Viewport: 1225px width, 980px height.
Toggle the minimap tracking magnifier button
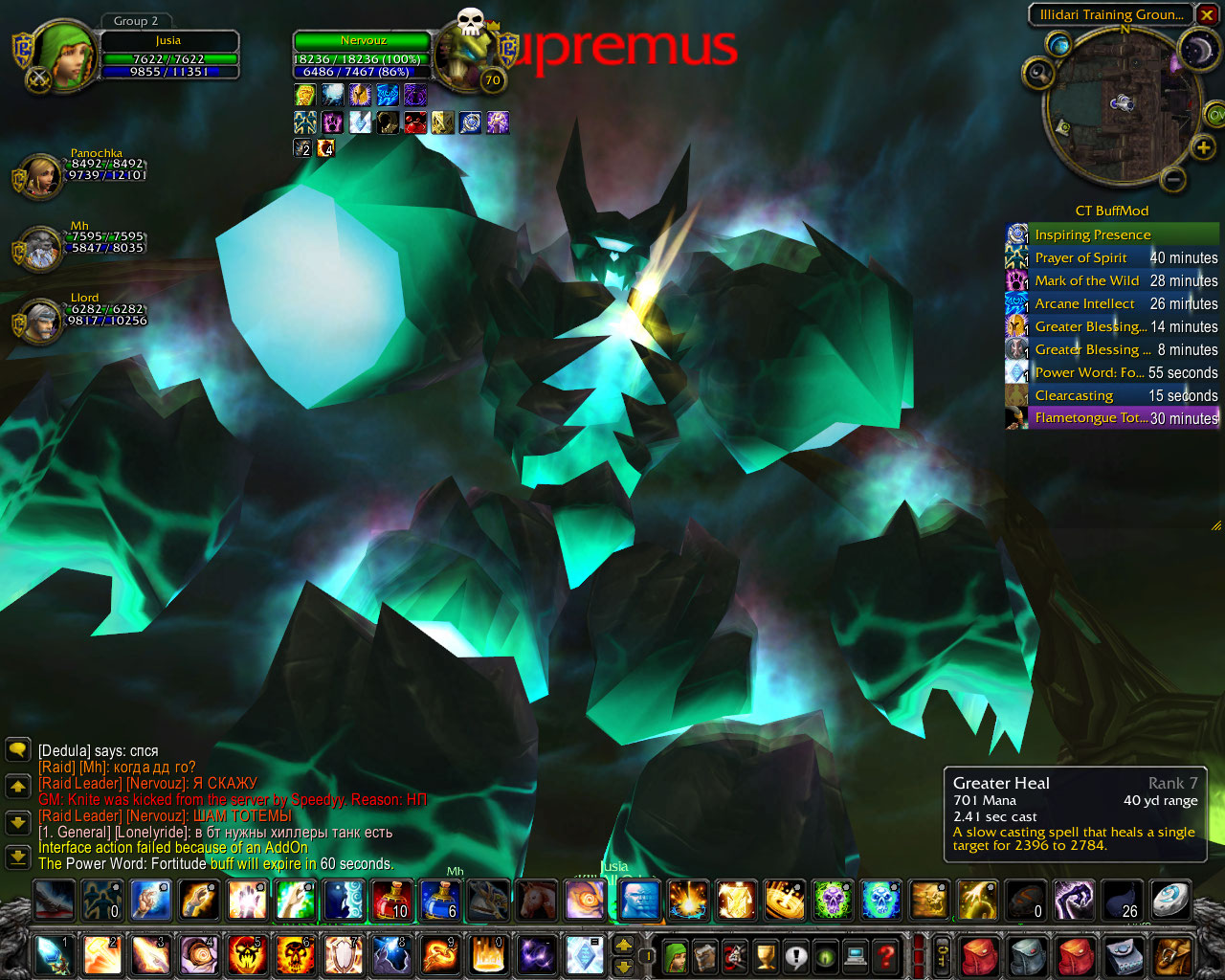point(1036,73)
